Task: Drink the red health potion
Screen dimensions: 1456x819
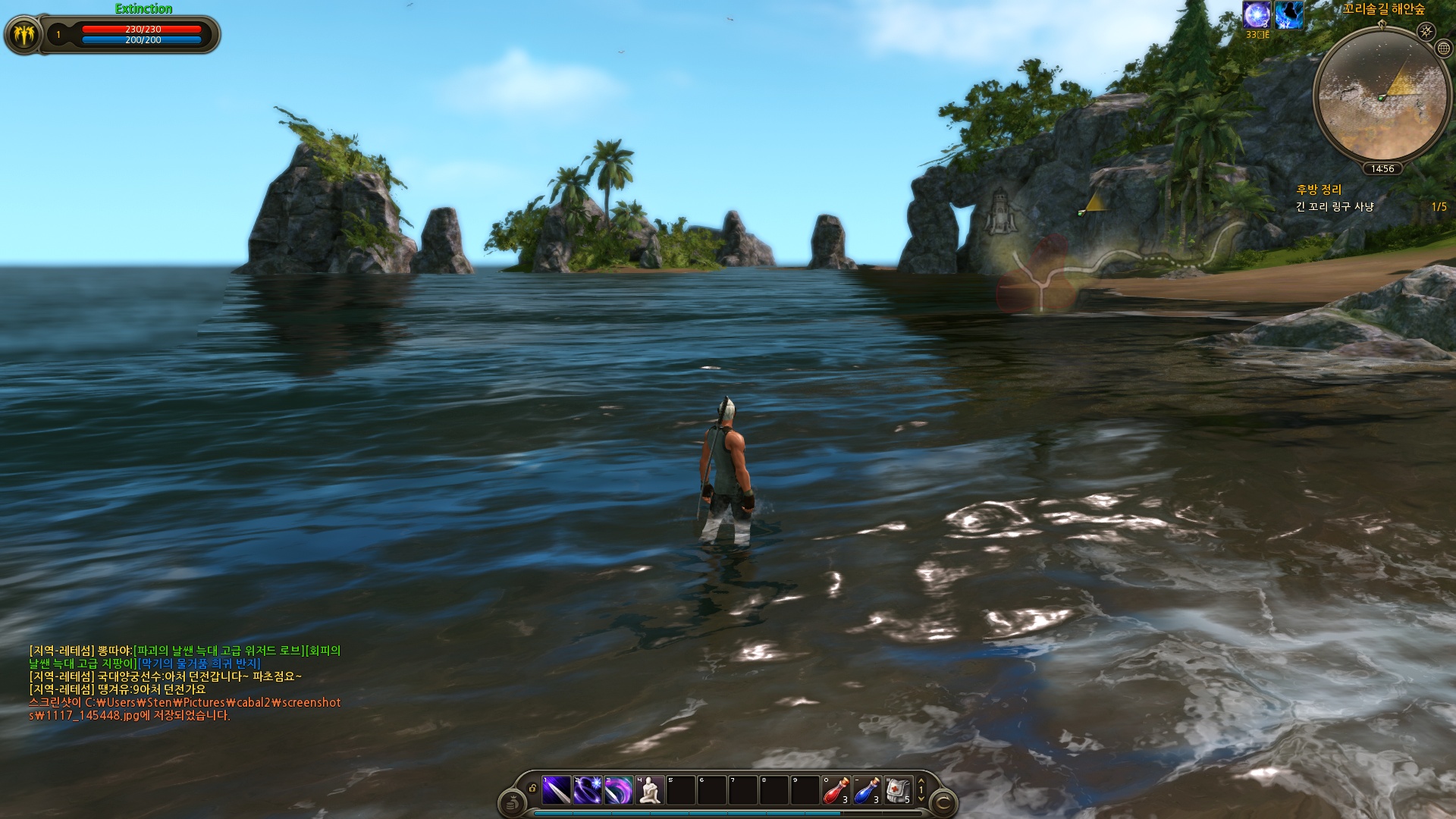Action: click(x=836, y=791)
